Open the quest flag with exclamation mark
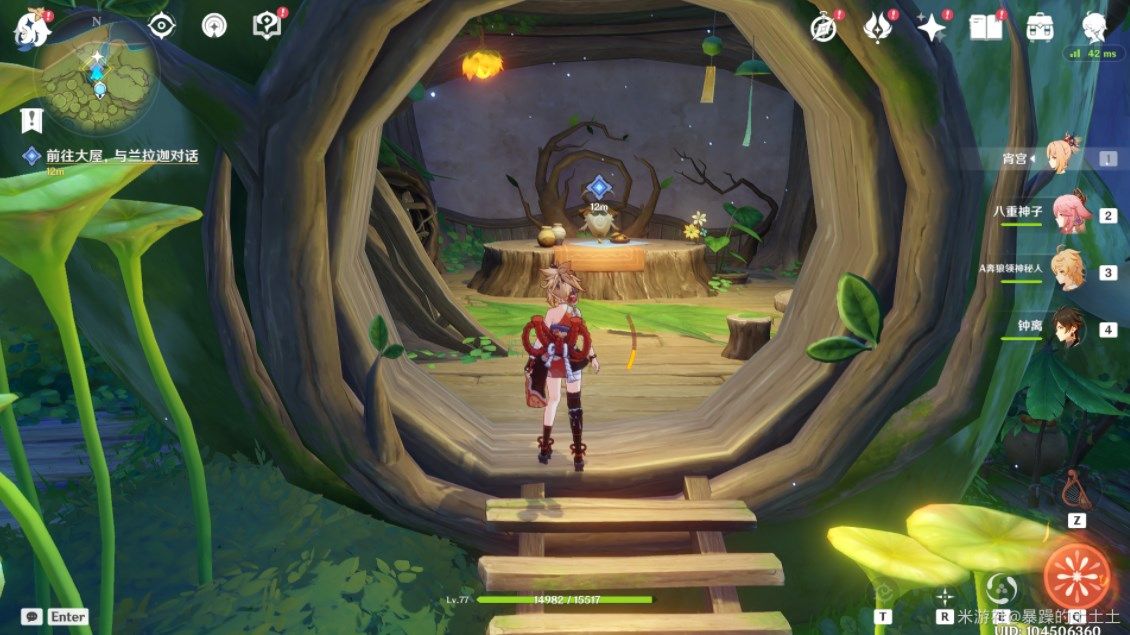The height and width of the screenshot is (635, 1130). [x=32, y=120]
